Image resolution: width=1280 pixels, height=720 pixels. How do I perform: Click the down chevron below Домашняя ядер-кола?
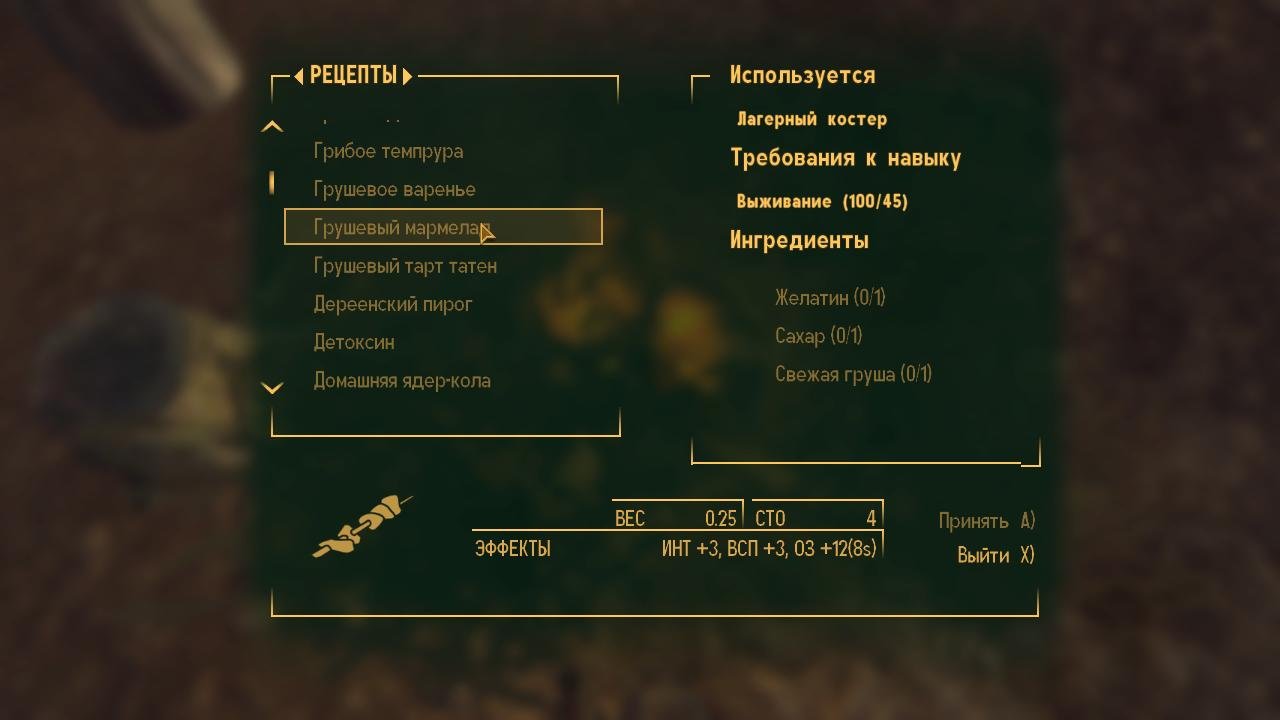click(x=272, y=387)
